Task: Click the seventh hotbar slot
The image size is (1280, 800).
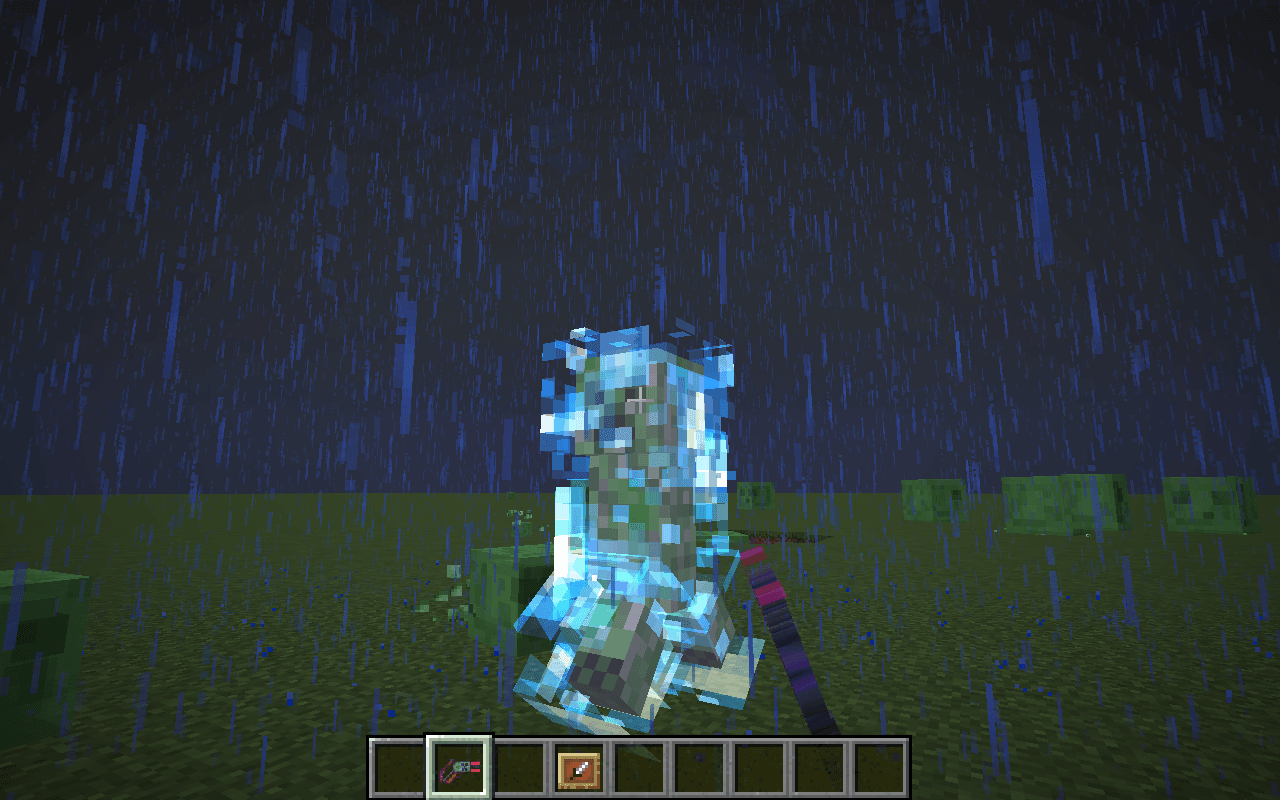Action: (x=756, y=765)
